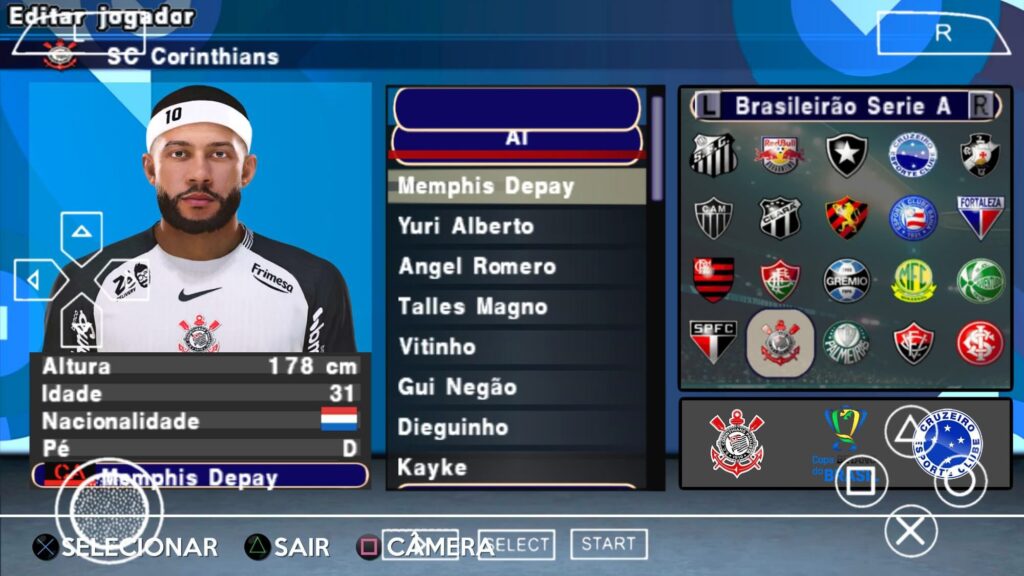Pick the Palmeiras green crest
This screenshot has height=576, width=1024.
pyautogui.click(x=846, y=342)
